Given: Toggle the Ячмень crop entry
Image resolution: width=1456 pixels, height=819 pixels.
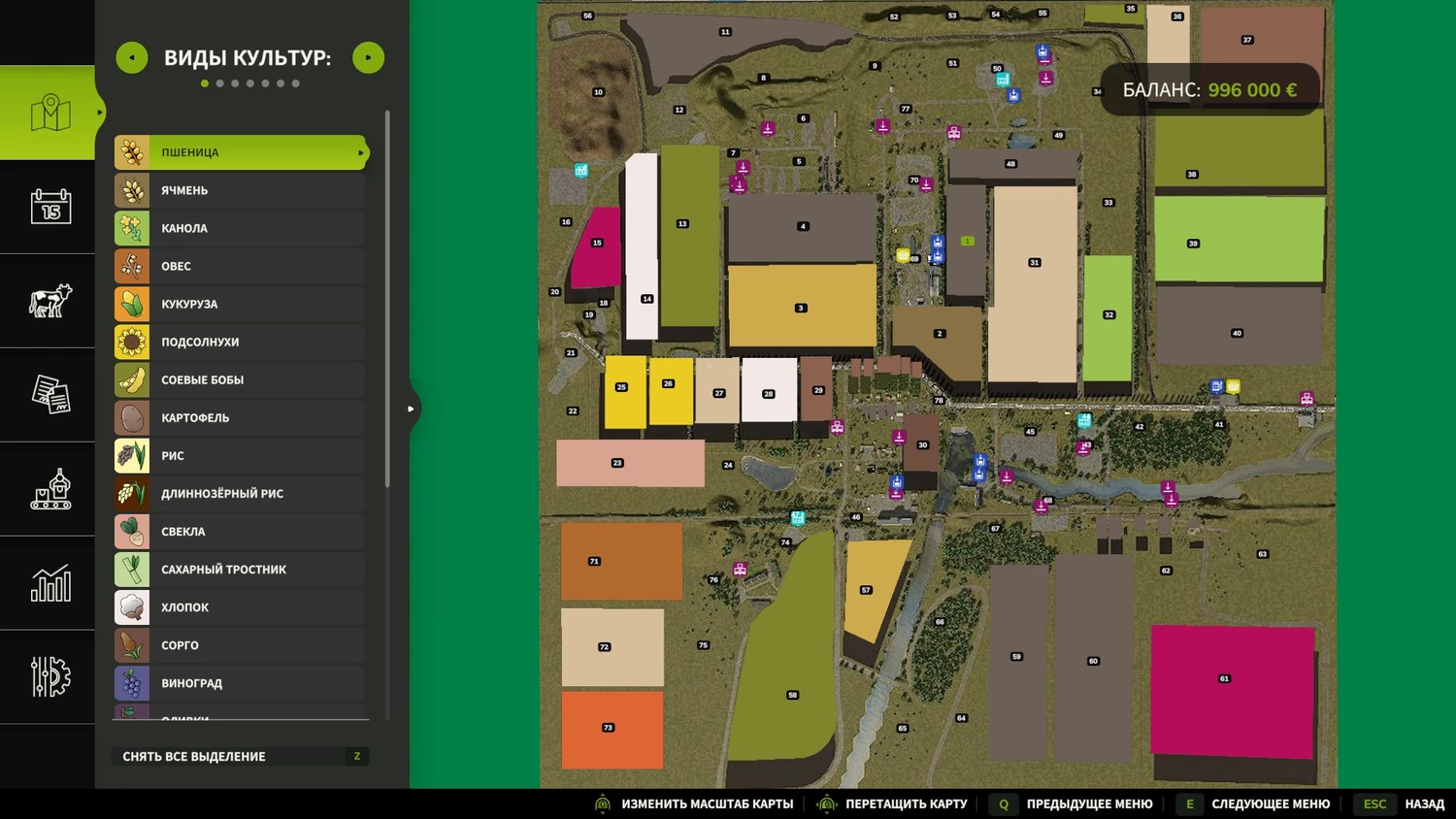Looking at the screenshot, I should [239, 190].
